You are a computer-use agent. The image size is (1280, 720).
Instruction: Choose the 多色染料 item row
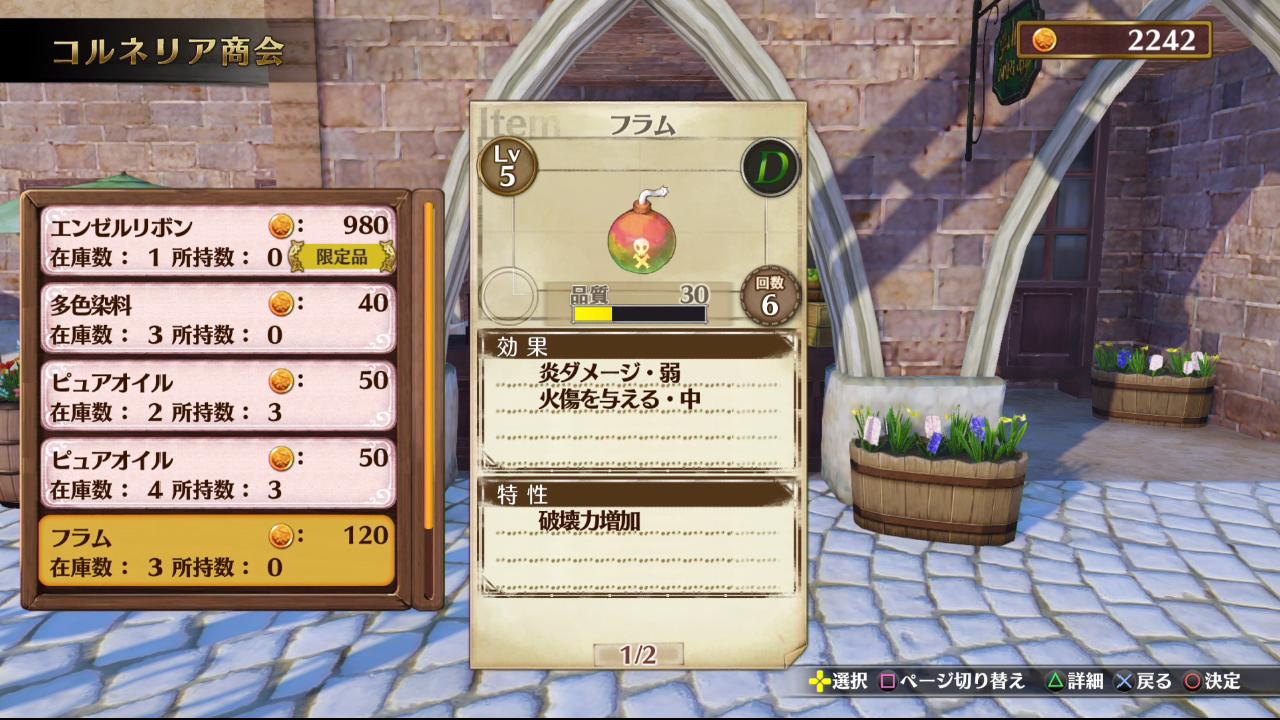point(217,318)
